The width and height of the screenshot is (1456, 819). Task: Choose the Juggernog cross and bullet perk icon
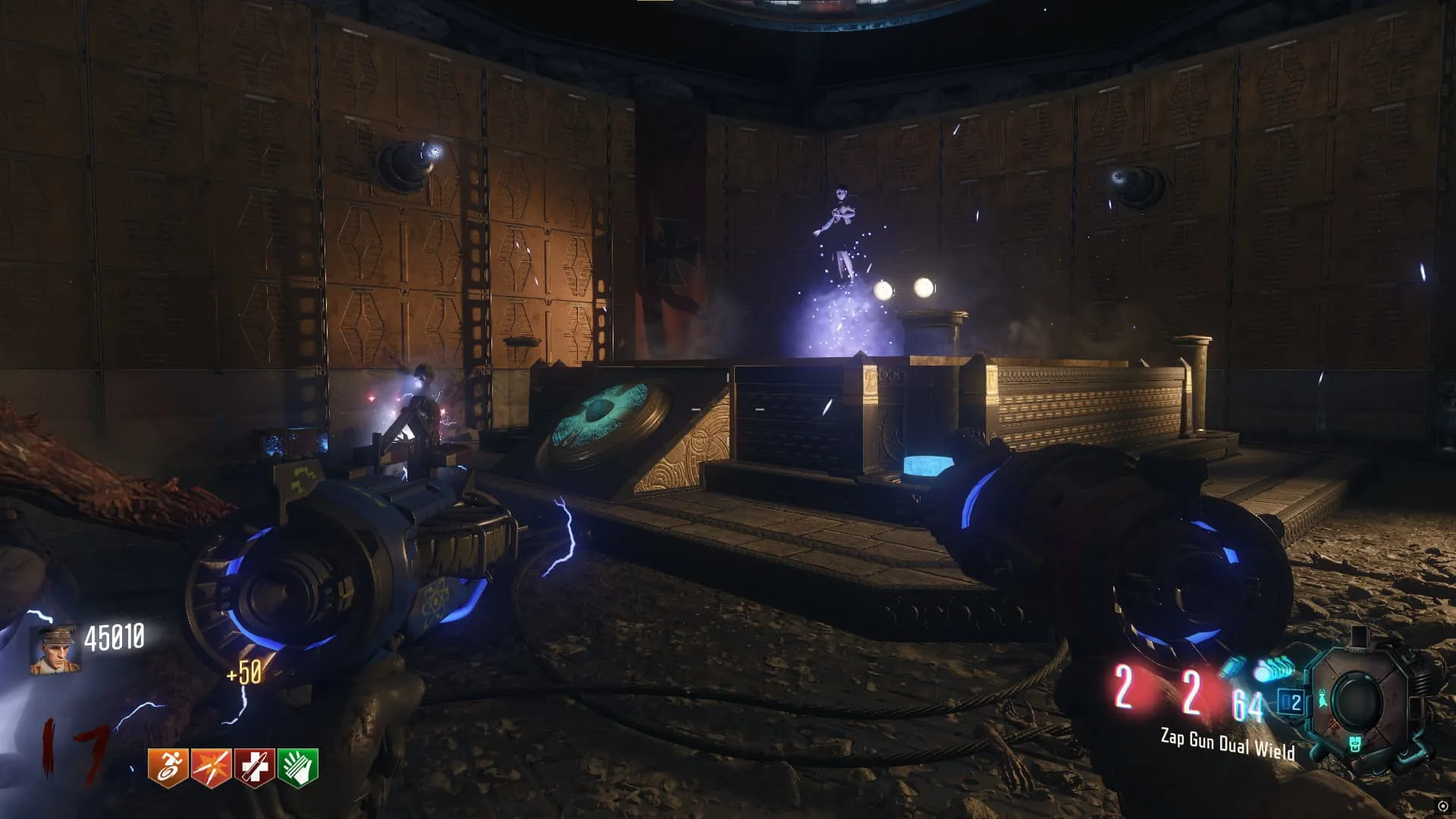254,767
